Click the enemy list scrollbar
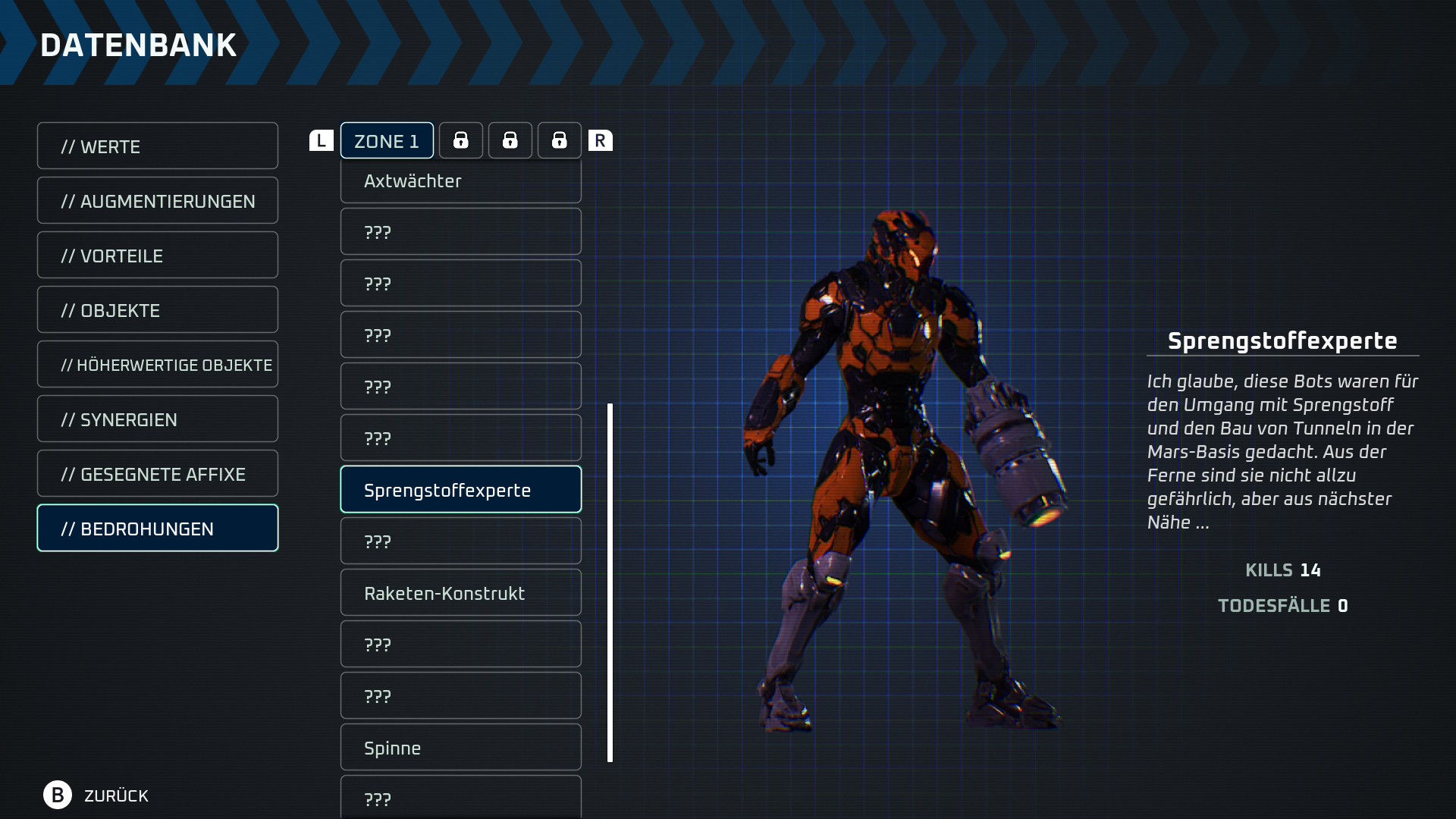 pos(610,582)
